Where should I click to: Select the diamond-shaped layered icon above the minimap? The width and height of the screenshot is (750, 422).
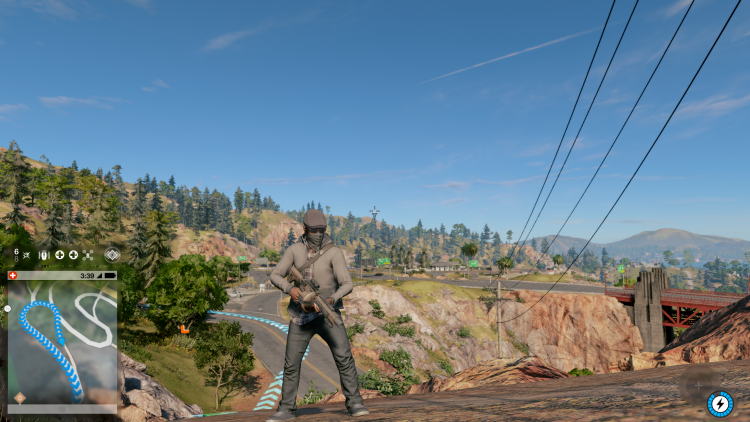pos(111,255)
